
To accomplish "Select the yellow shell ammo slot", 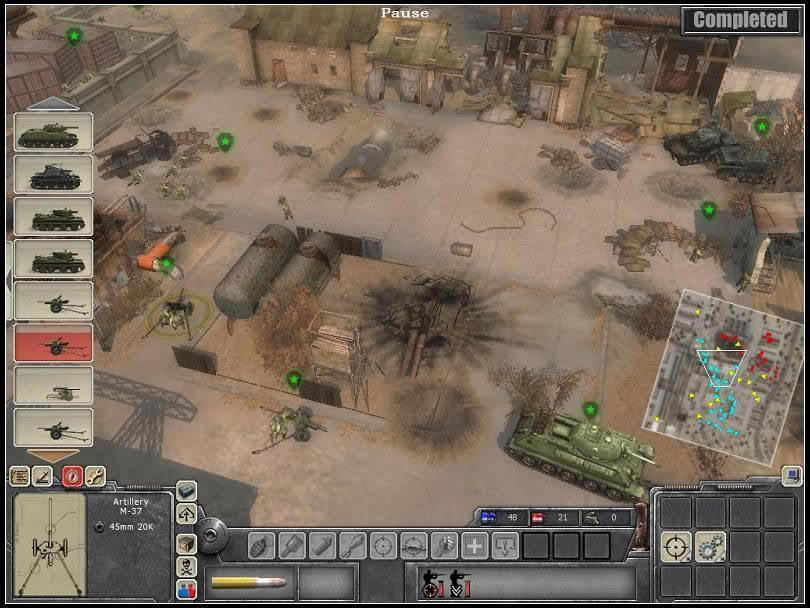I will click(x=250, y=582).
